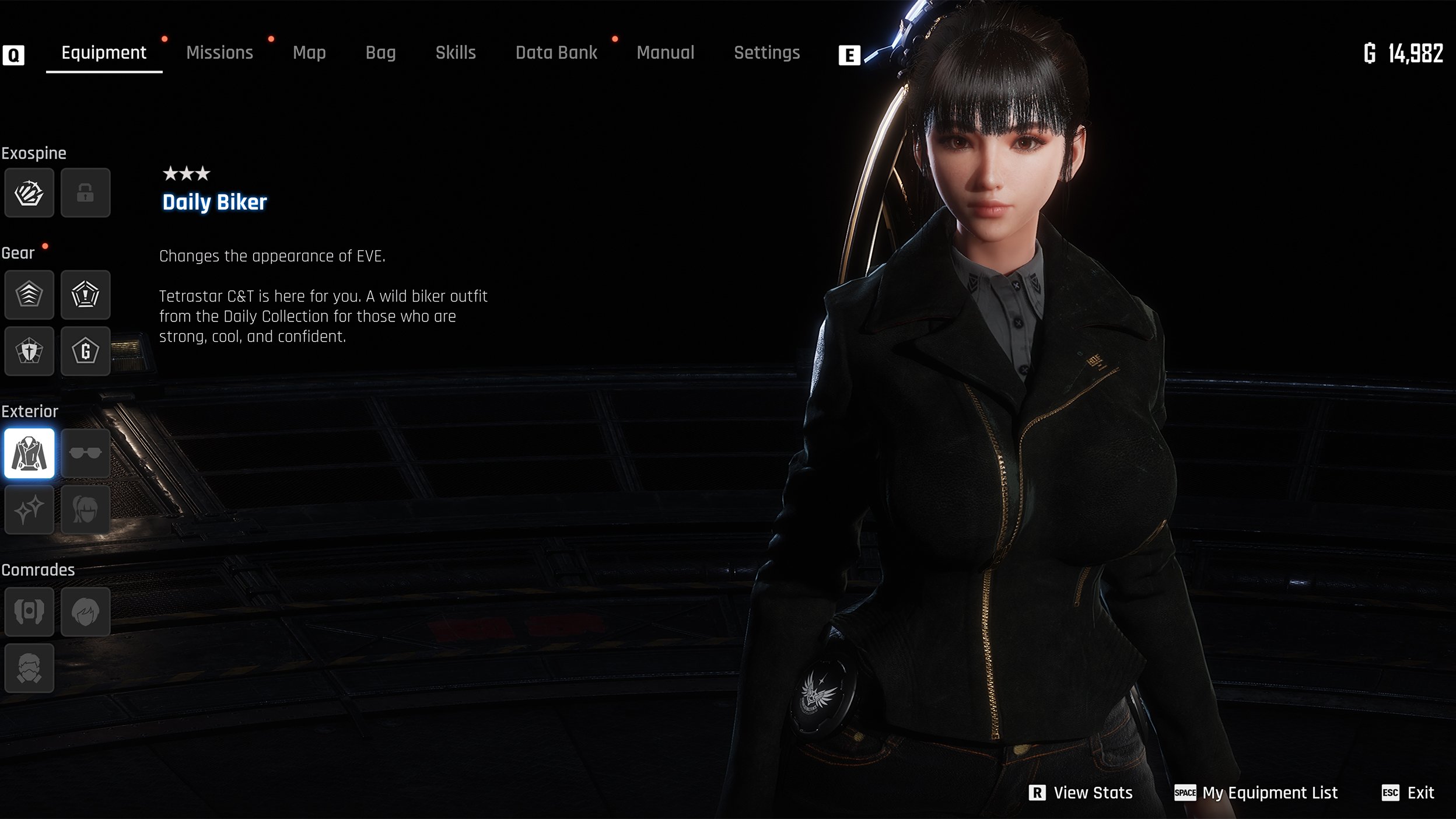Open the Map tab
The image size is (1456, 819).
(x=309, y=52)
